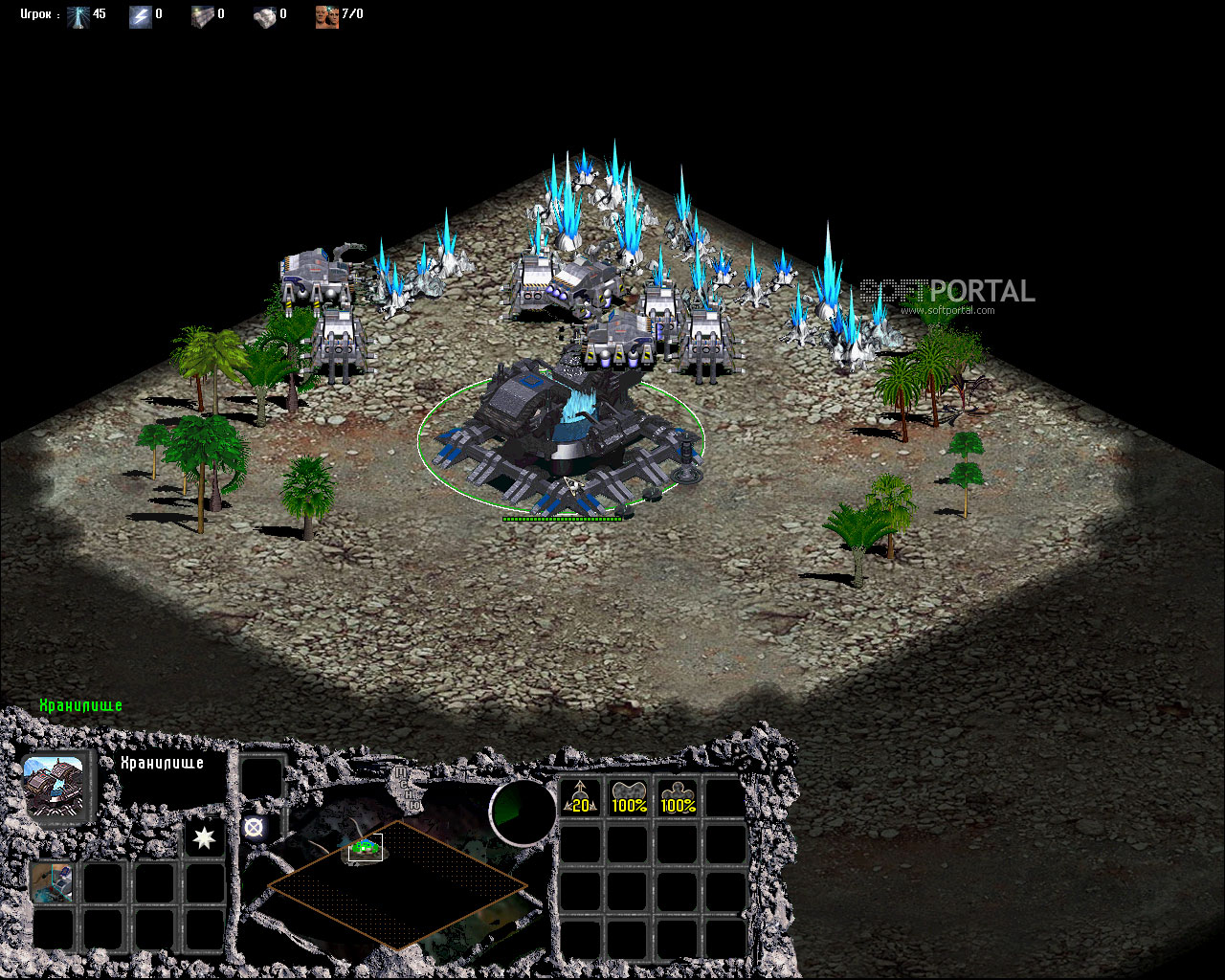Select the upgrade icon showing 20
This screenshot has height=980, width=1225.
[580, 798]
